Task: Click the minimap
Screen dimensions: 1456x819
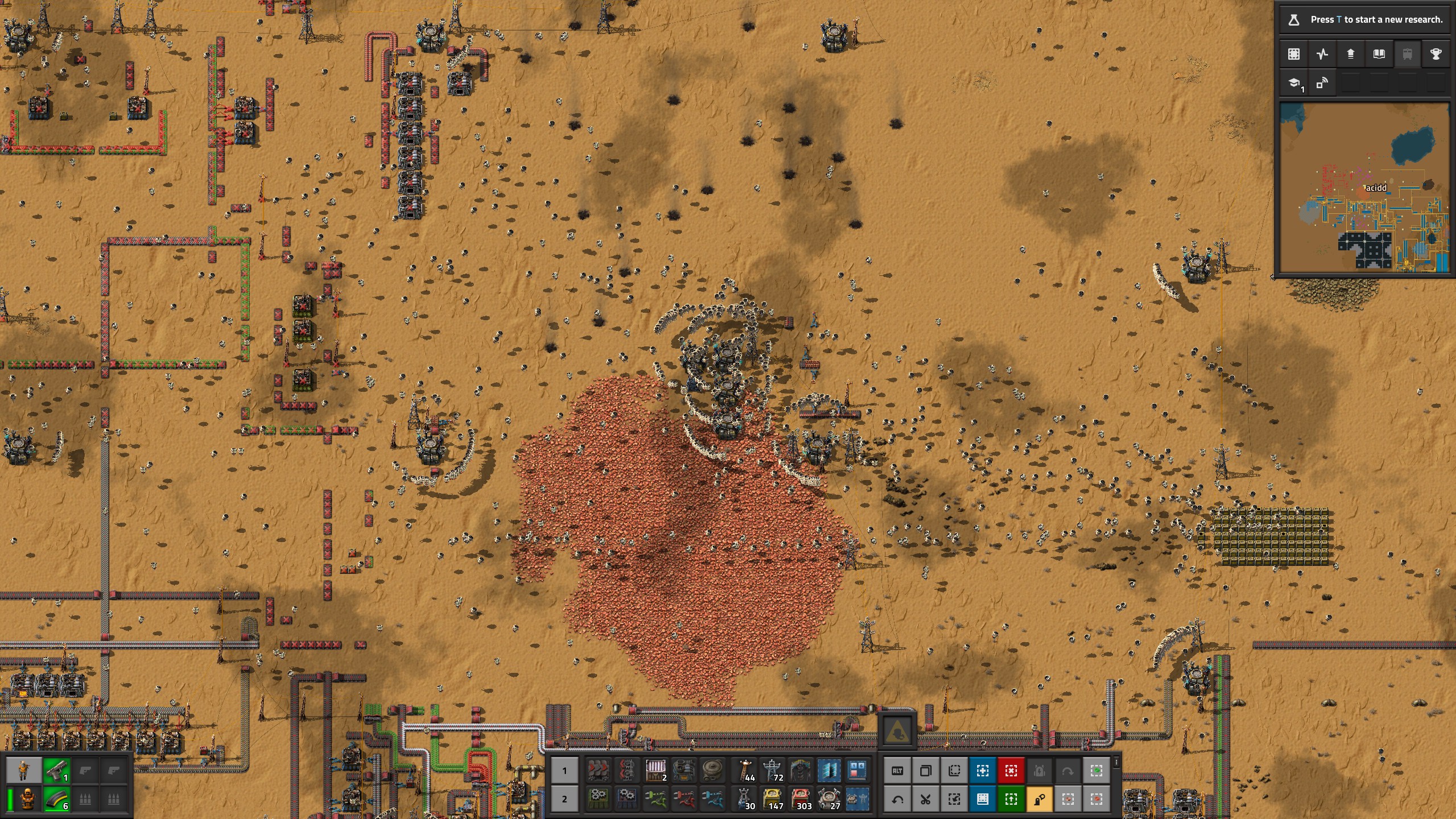Action: (1364, 187)
